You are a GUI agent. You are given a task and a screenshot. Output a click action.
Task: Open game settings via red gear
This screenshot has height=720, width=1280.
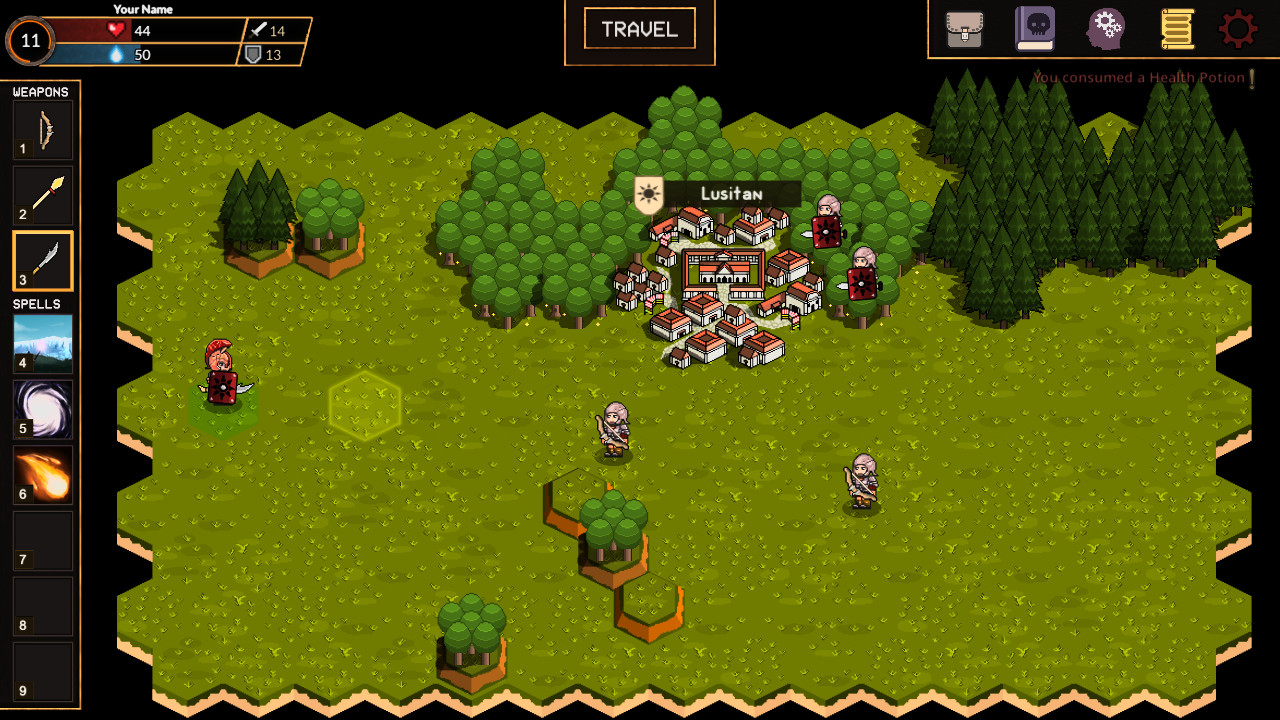1238,29
